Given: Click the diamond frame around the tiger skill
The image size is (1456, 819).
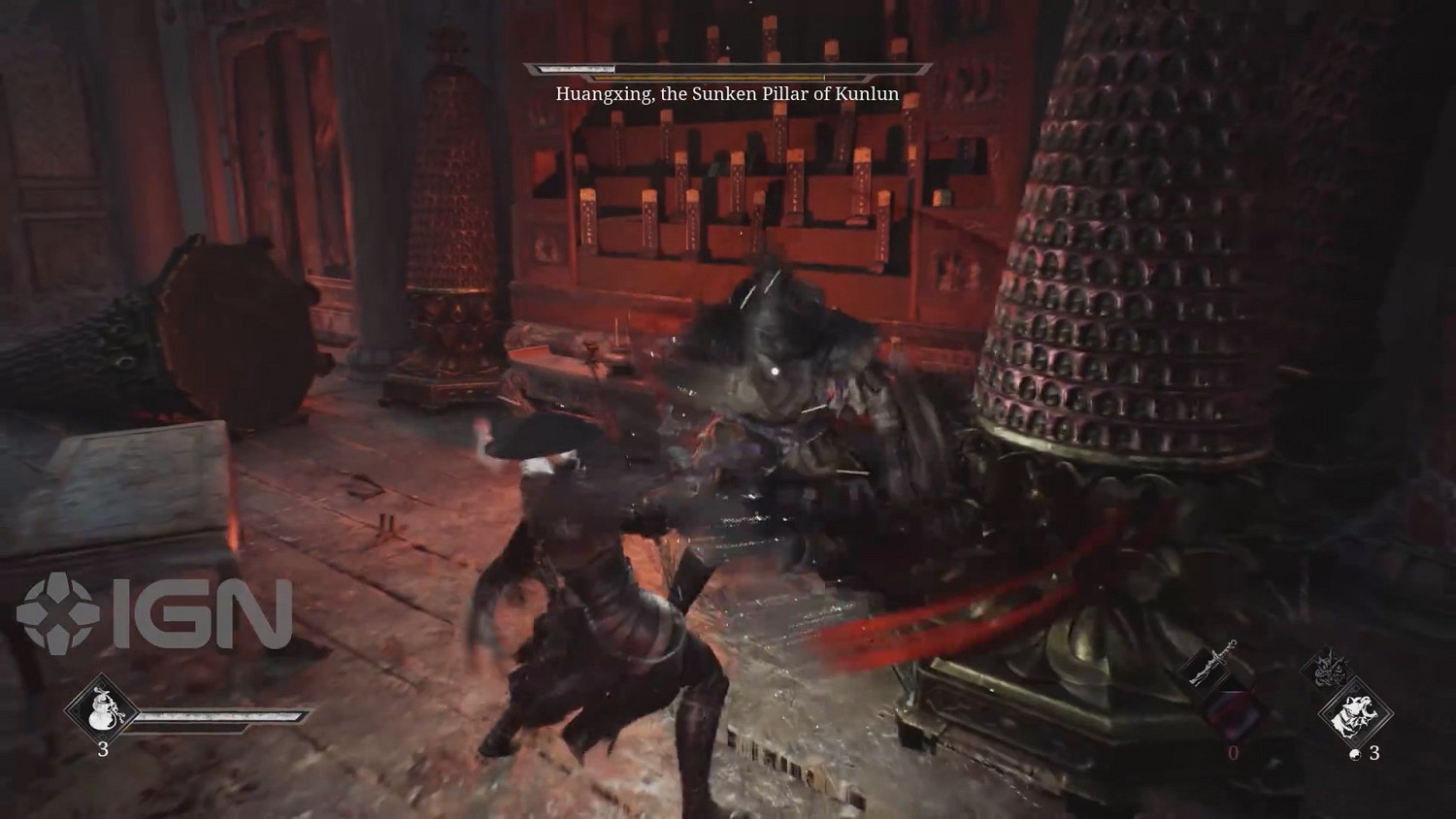Looking at the screenshot, I should 1396,714.
